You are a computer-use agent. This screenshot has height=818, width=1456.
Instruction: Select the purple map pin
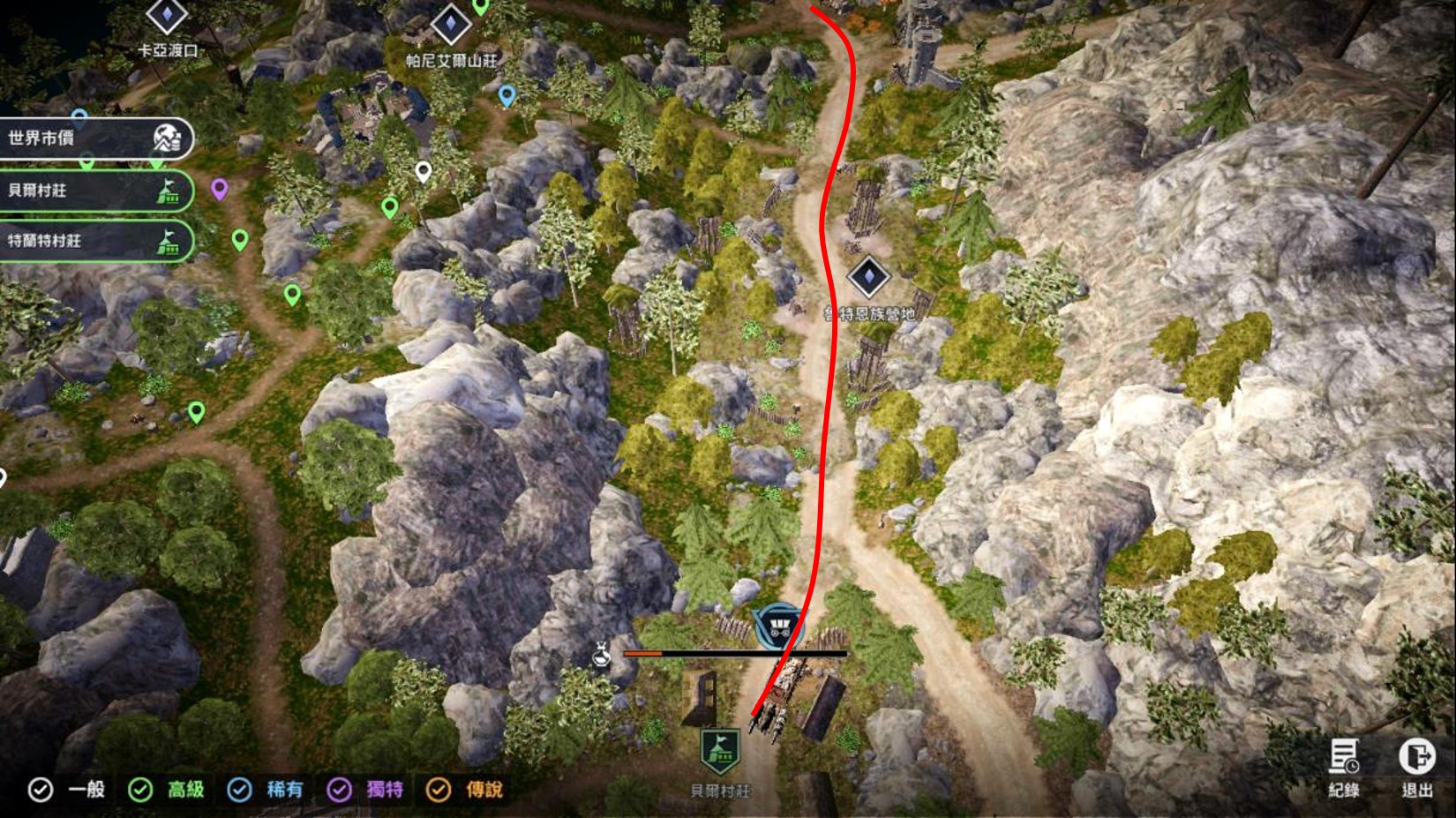tap(220, 188)
